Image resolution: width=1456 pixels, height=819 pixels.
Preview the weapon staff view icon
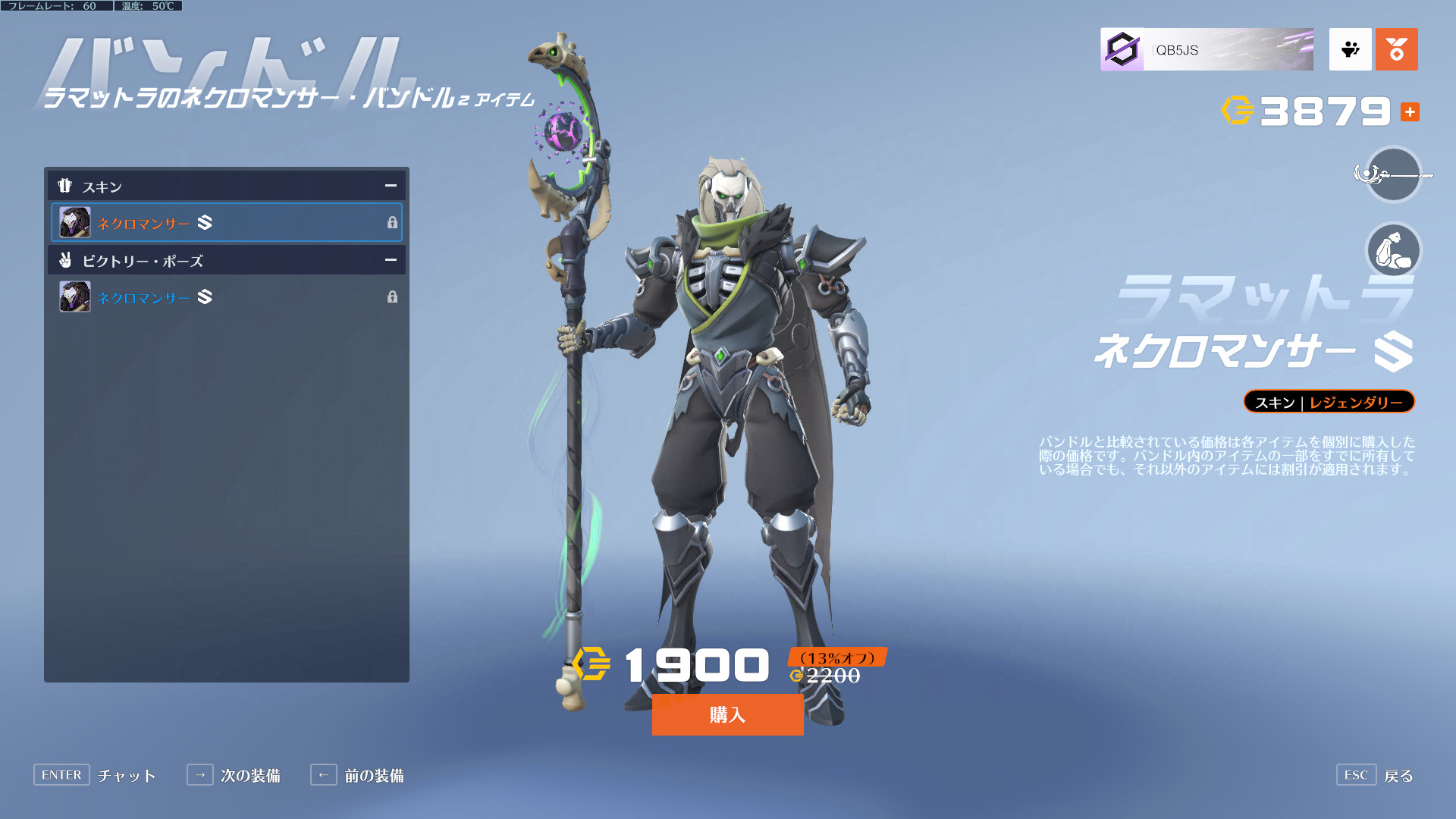click(1393, 175)
